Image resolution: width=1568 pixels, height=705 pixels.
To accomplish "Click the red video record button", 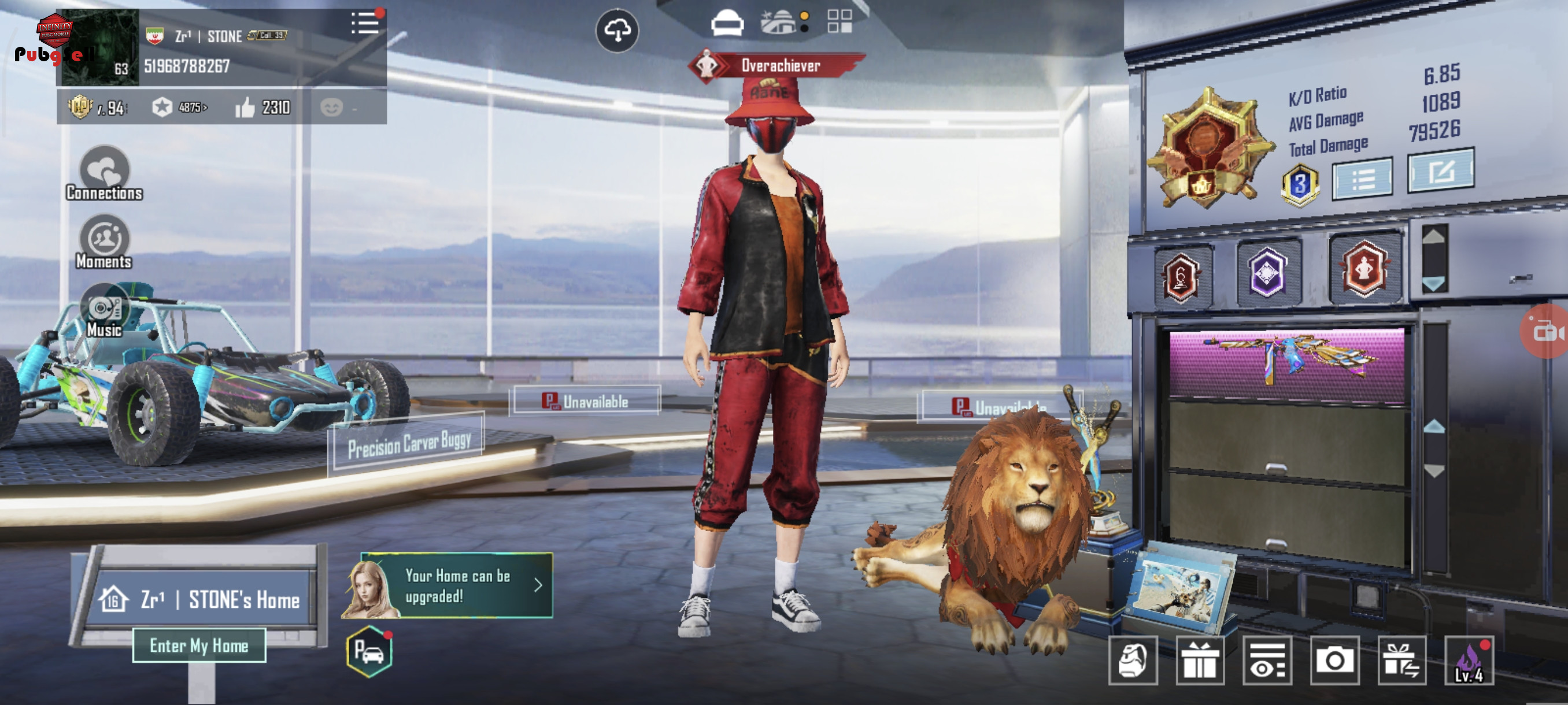I will (x=1546, y=332).
